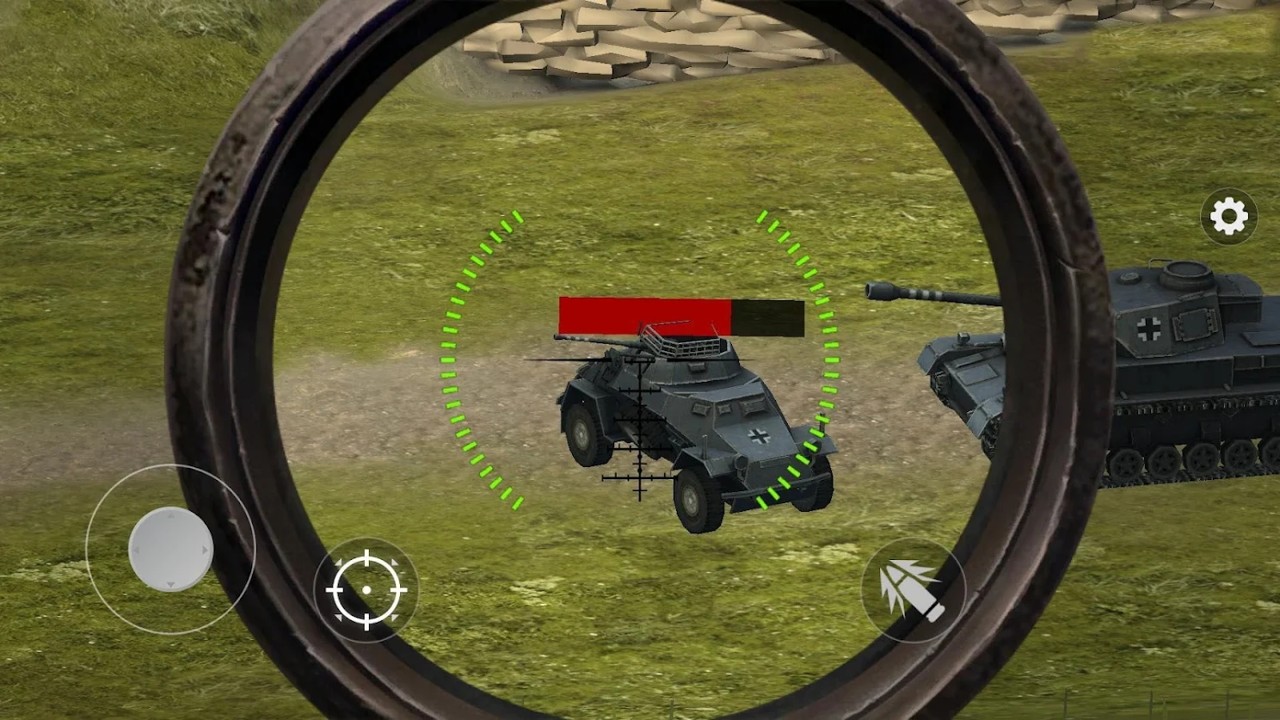Image resolution: width=1280 pixels, height=720 pixels.
Task: Click the settings cog in the top-right corner
Action: coord(1228,216)
